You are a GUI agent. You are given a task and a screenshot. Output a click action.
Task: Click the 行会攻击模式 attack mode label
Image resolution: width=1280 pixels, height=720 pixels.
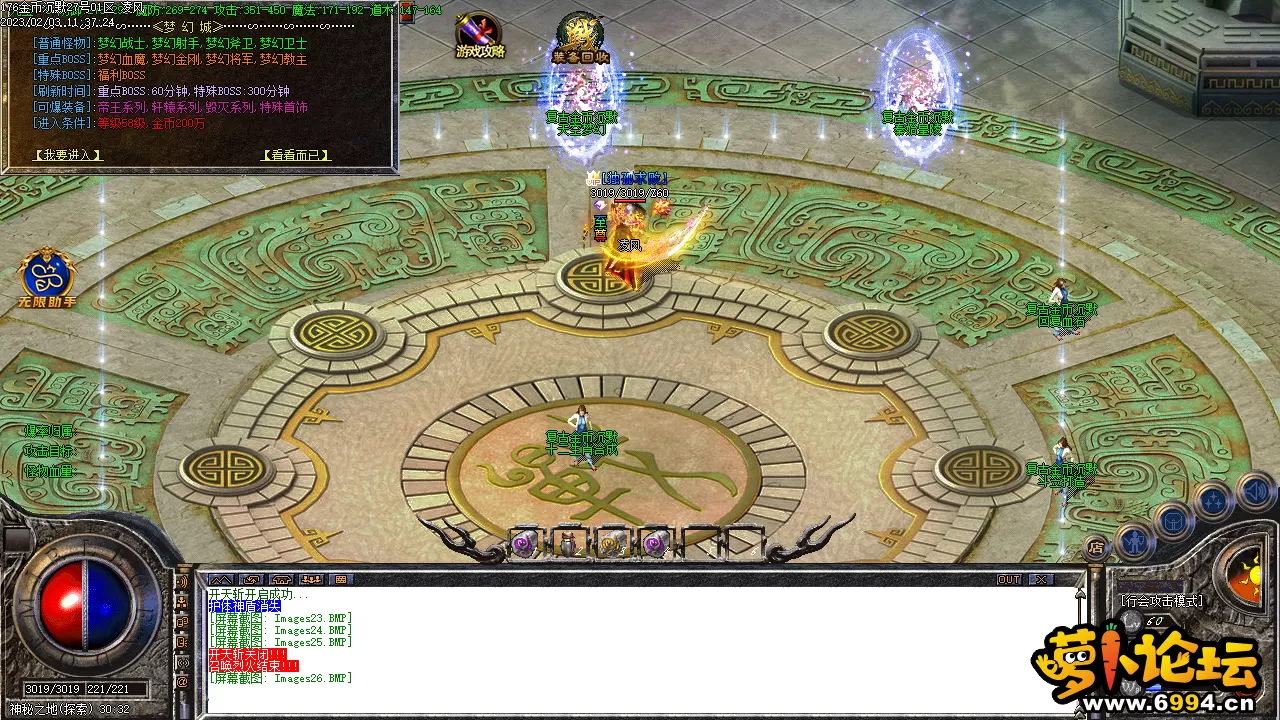tap(1162, 601)
